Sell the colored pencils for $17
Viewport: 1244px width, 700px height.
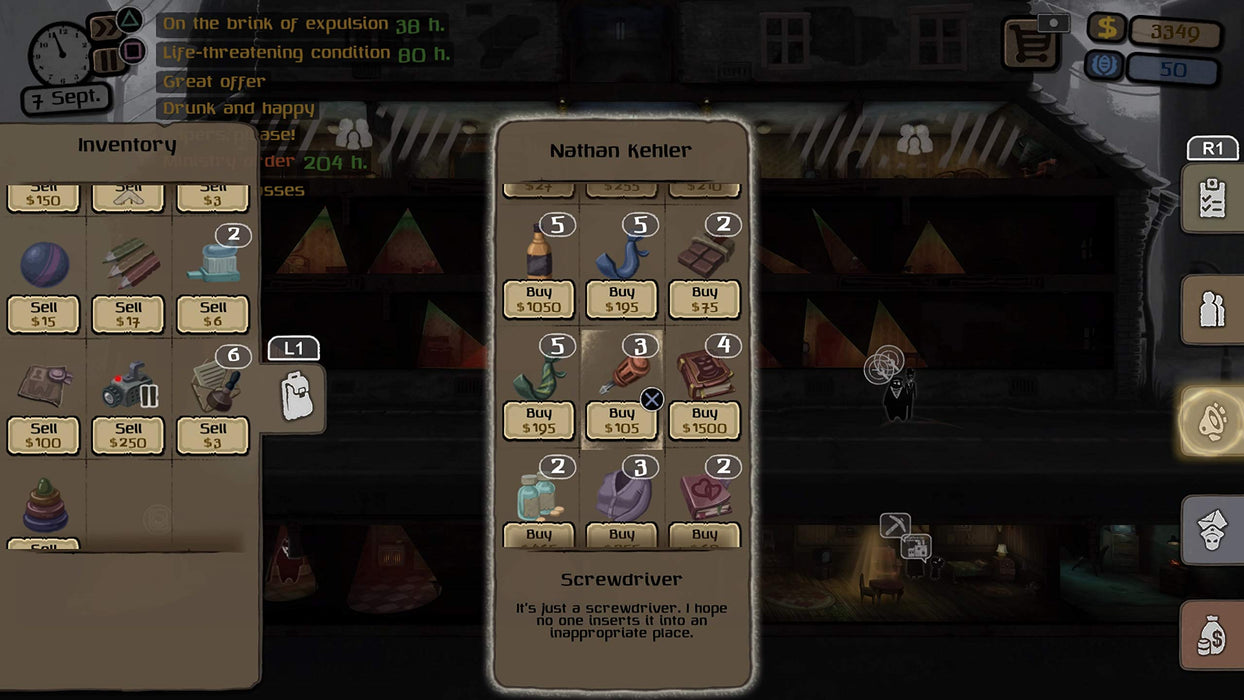(x=128, y=314)
